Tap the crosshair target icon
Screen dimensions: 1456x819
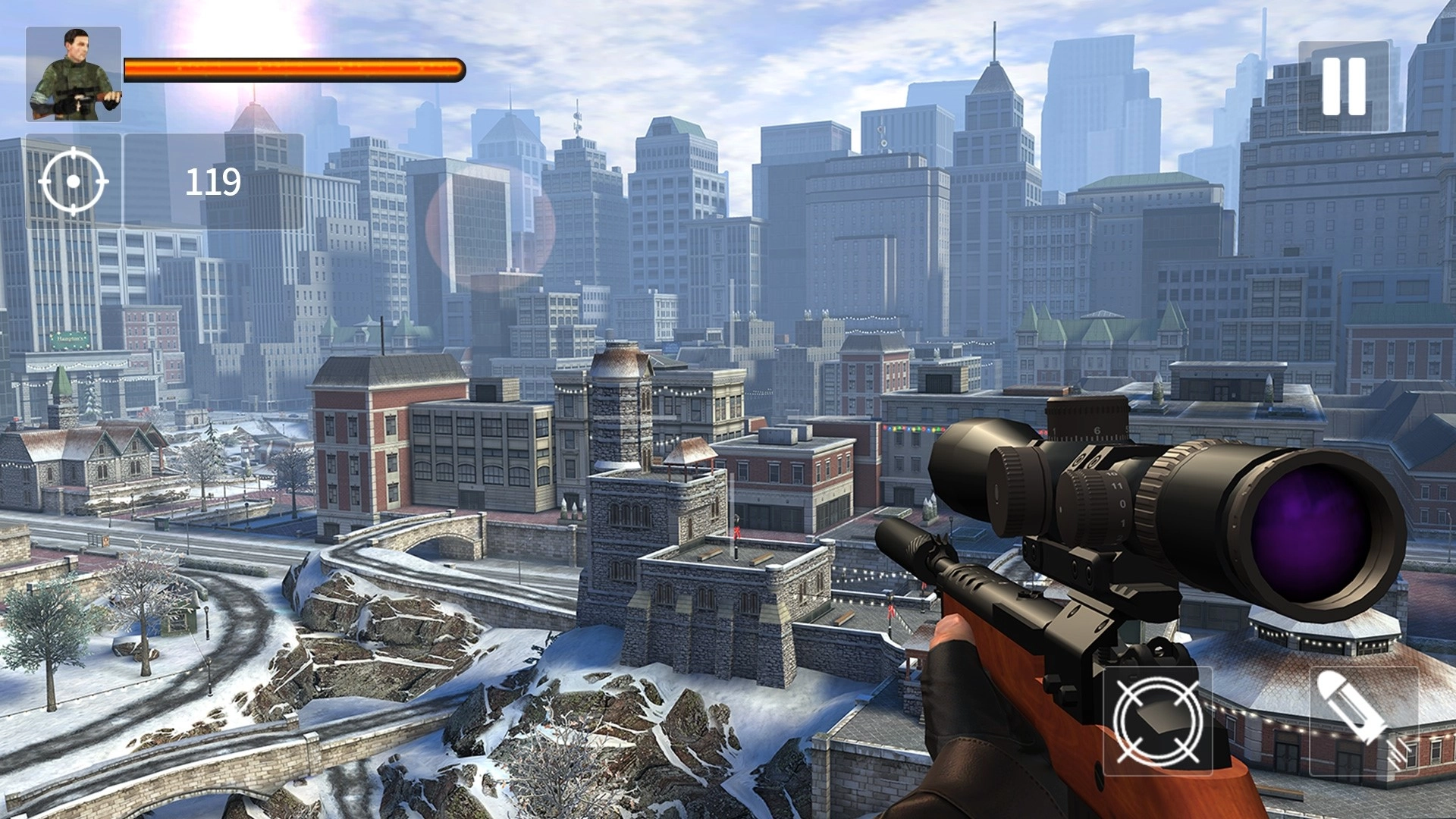point(74,182)
